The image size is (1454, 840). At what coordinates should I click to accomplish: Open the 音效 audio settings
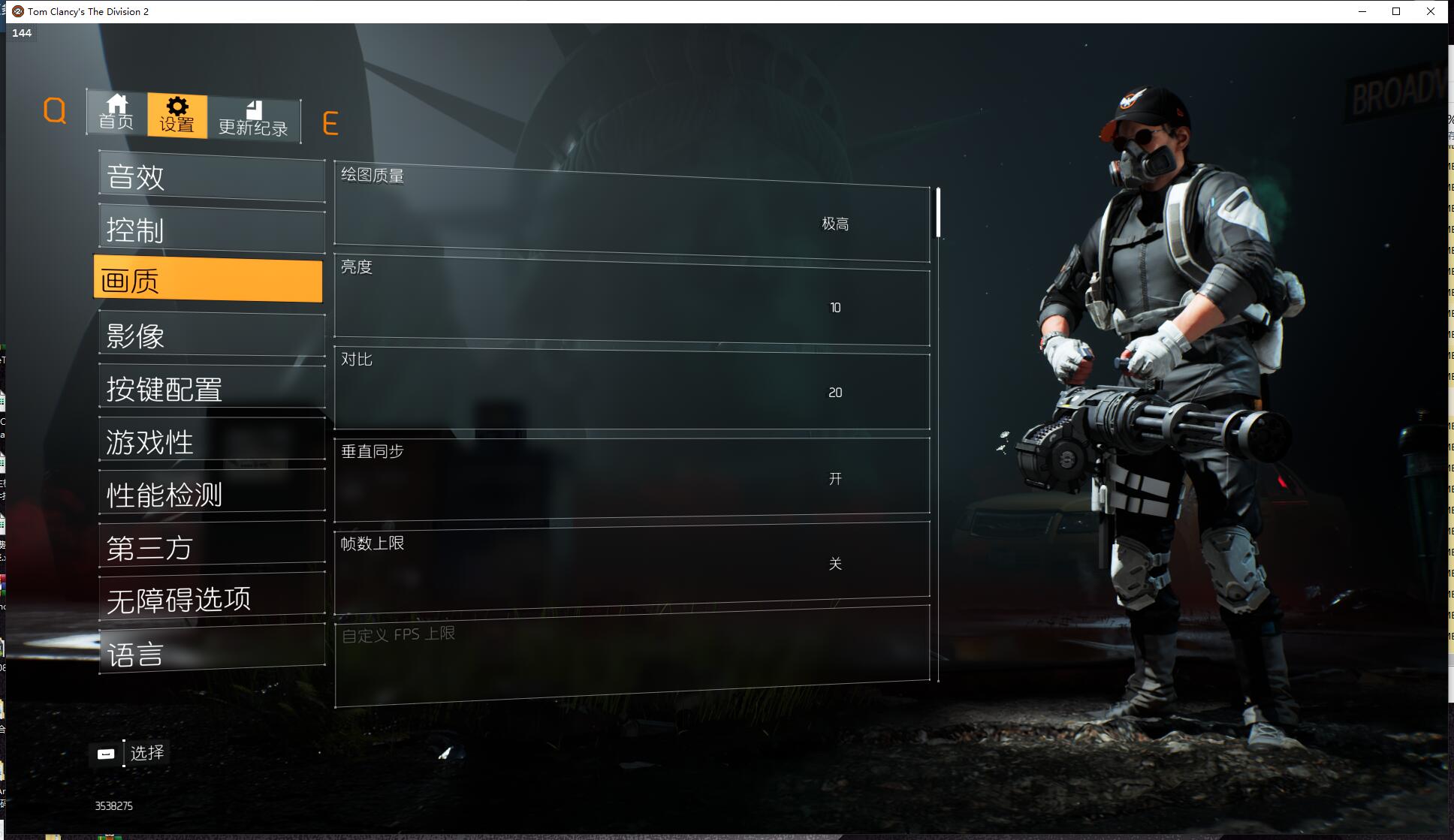click(212, 178)
